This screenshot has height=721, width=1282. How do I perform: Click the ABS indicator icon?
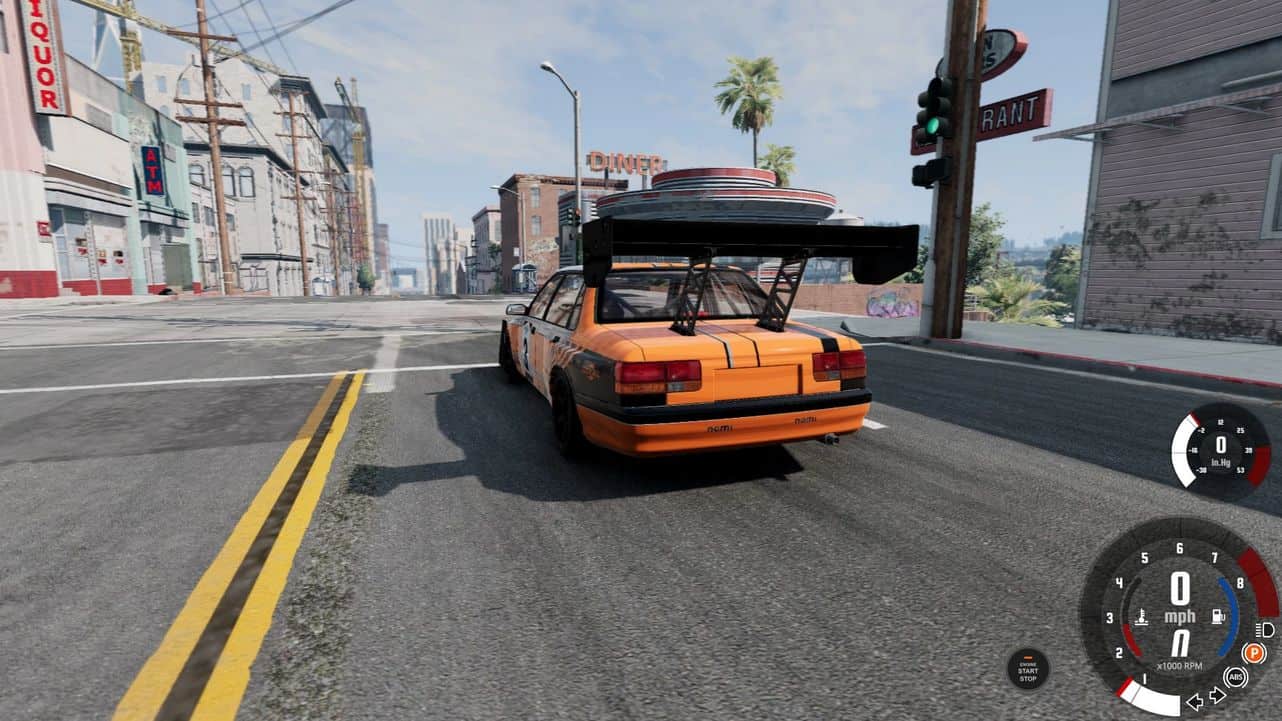coord(1236,677)
